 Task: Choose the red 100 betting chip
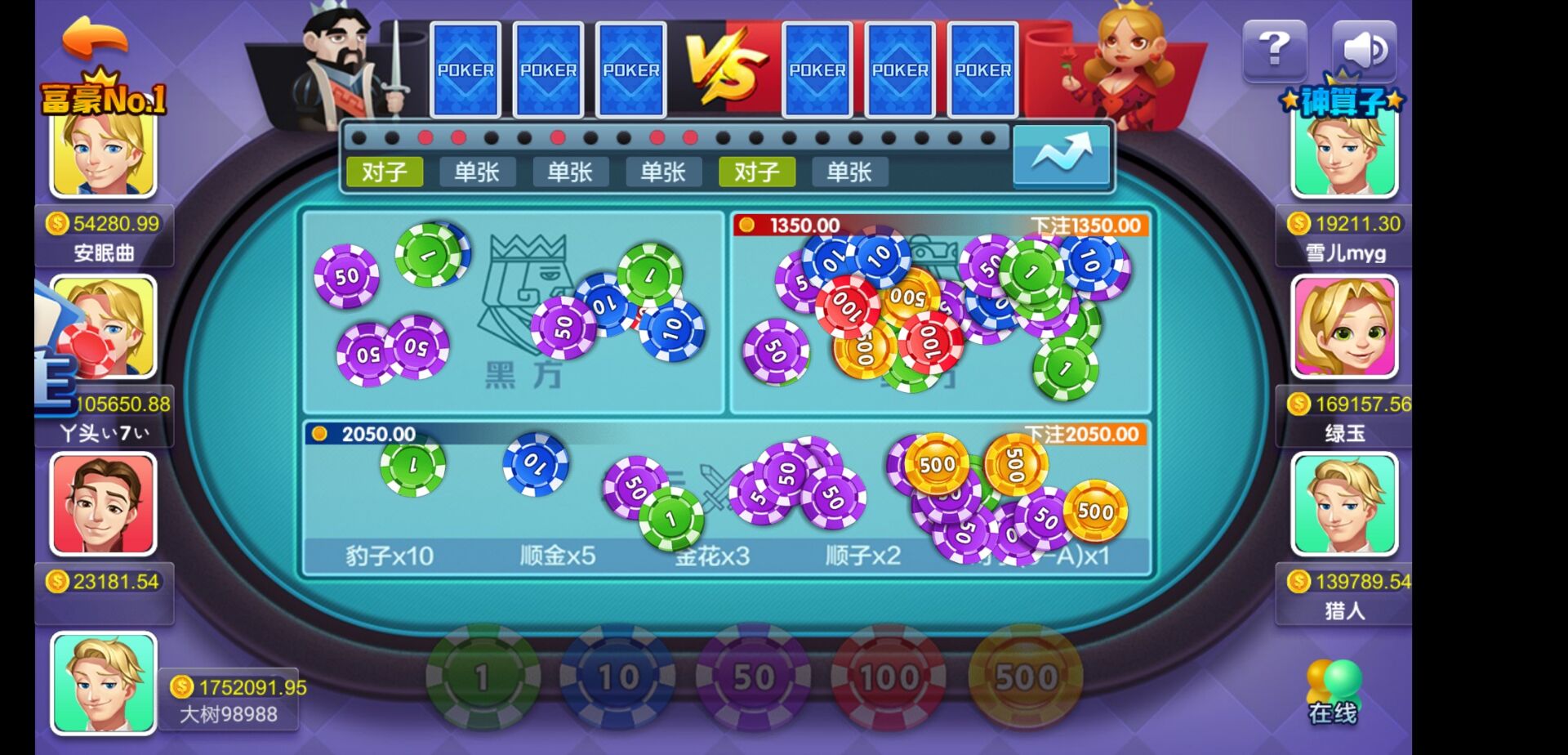coord(889,677)
